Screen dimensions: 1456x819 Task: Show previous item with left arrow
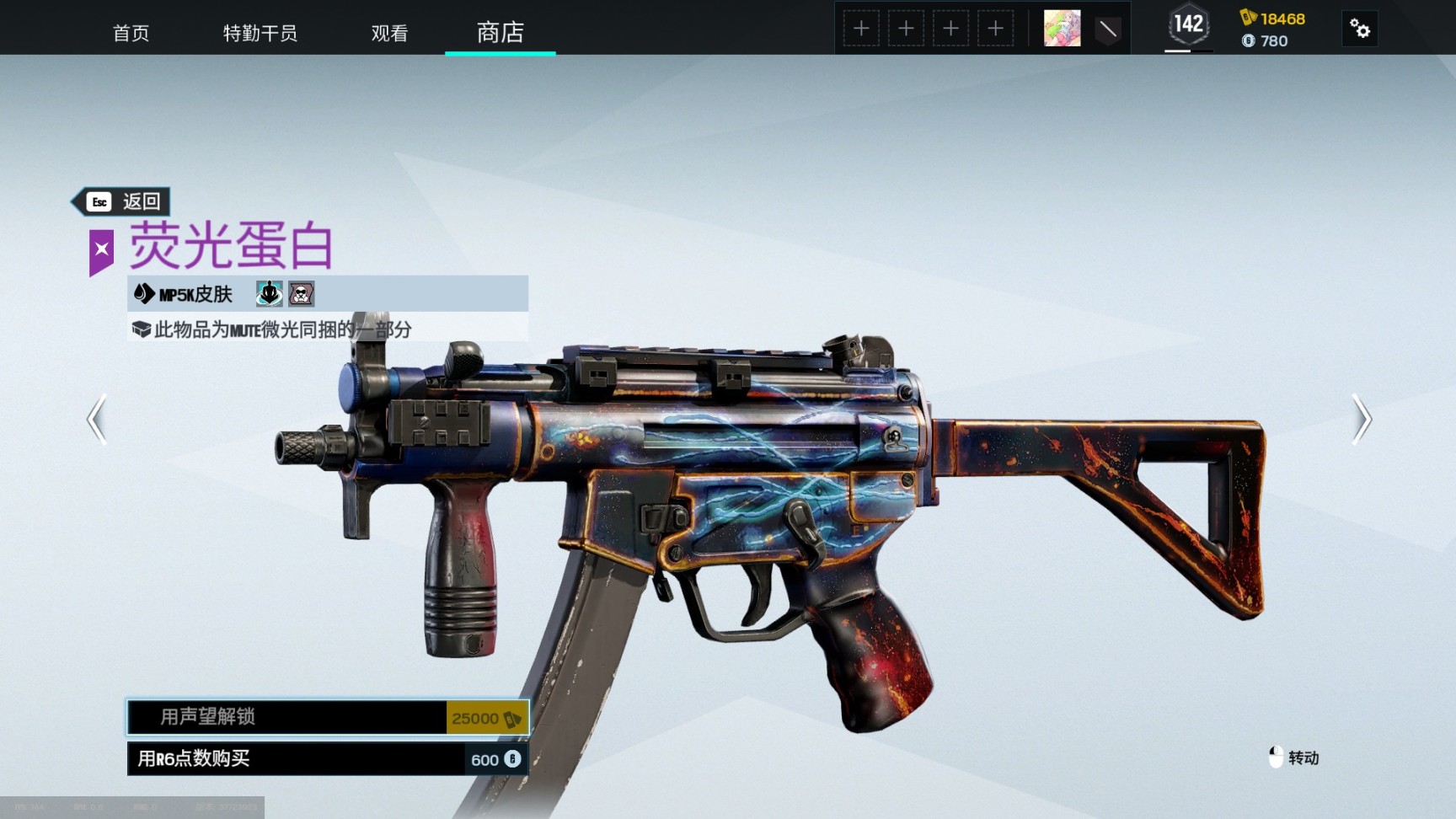(97, 419)
